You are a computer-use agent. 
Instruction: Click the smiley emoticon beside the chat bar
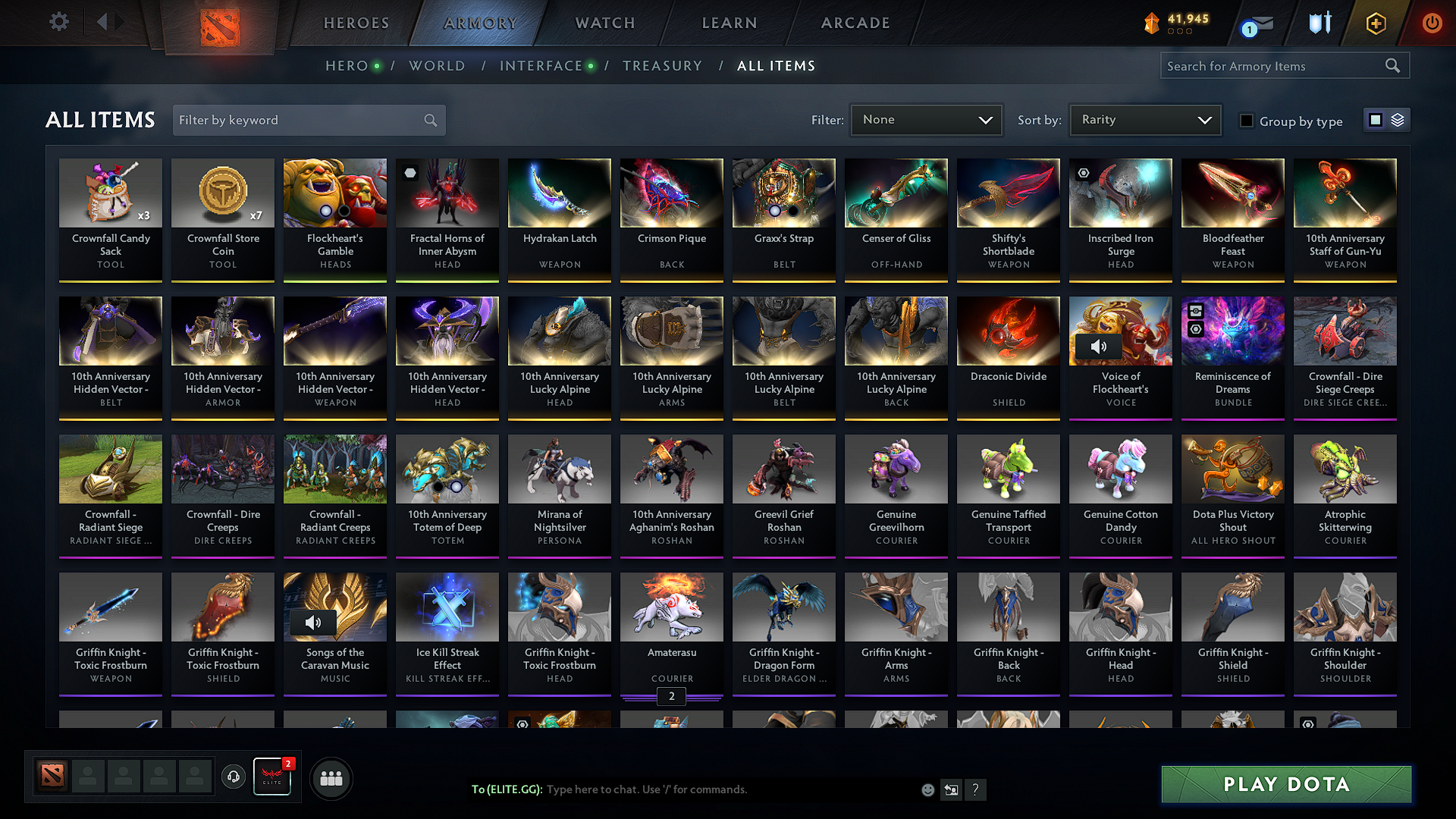coord(927,789)
